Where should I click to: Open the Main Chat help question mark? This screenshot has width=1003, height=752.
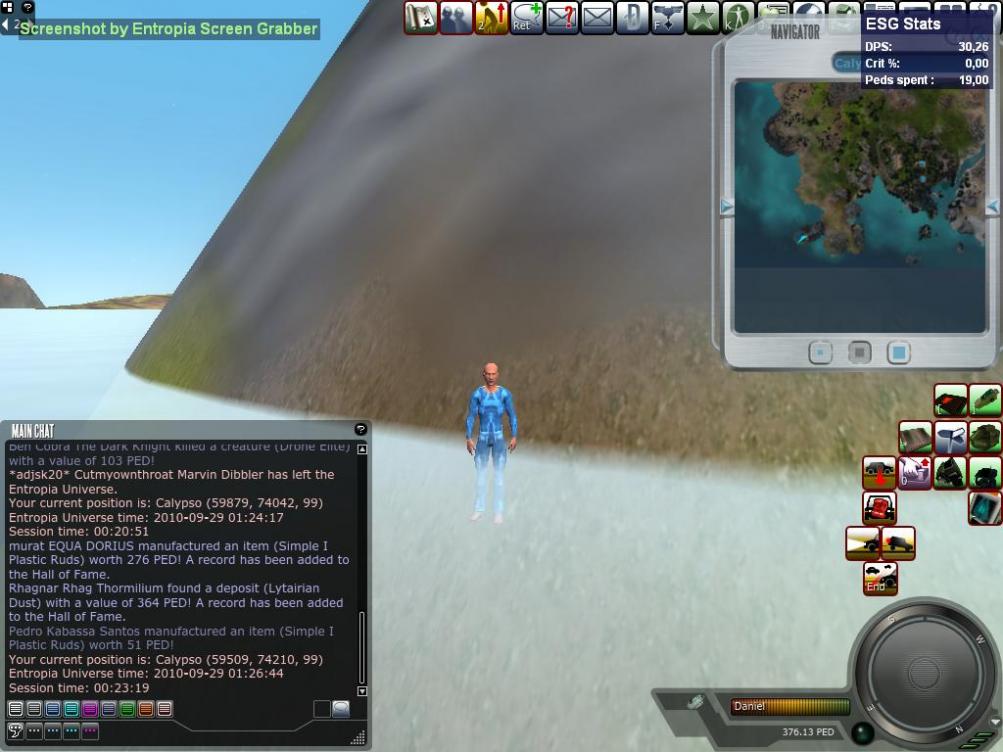[360, 429]
